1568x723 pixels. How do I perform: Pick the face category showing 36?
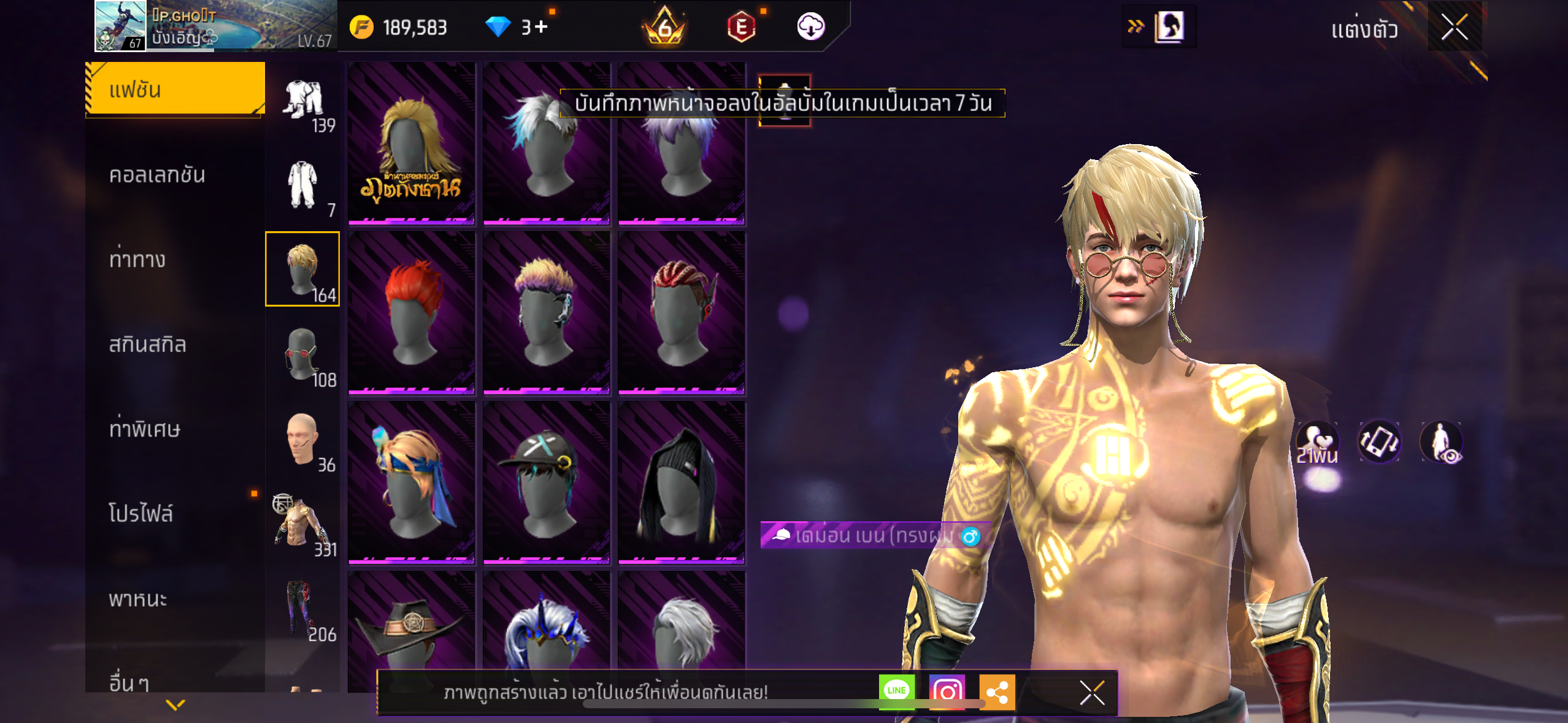(x=302, y=439)
